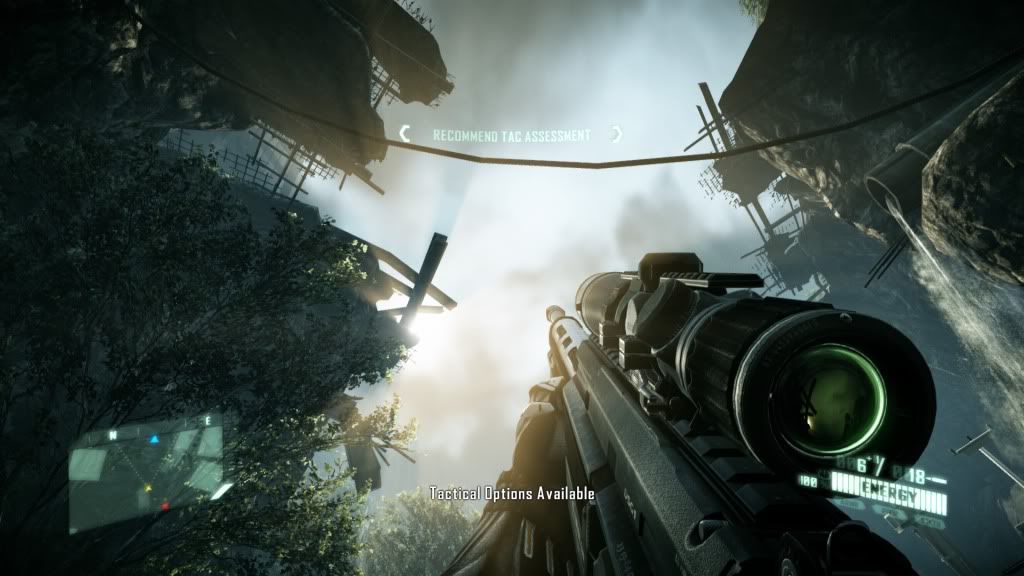This screenshot has height=576, width=1024.
Task: Click the yellow player arrow on minimap
Action: (148, 487)
